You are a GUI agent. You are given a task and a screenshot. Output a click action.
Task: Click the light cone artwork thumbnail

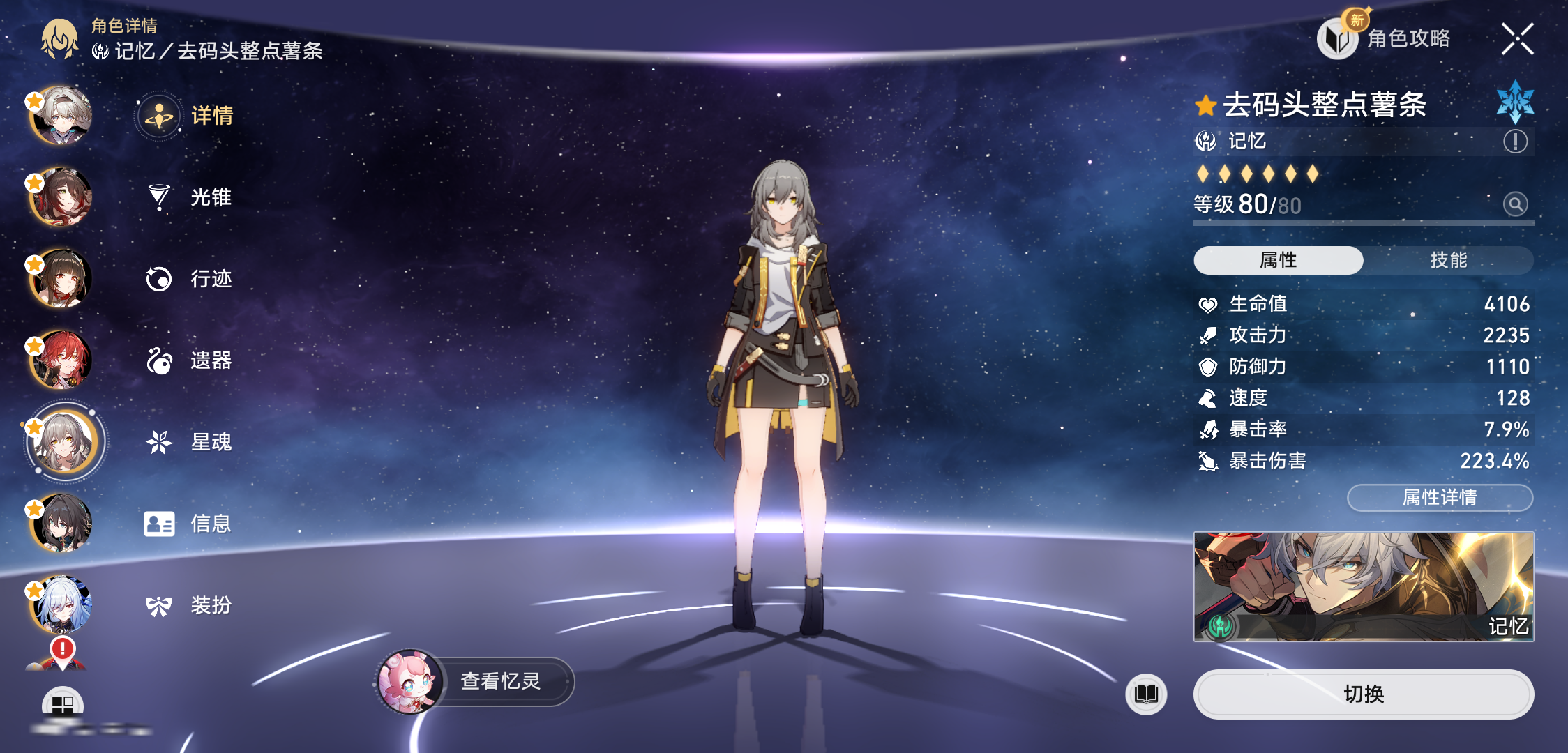(1364, 586)
